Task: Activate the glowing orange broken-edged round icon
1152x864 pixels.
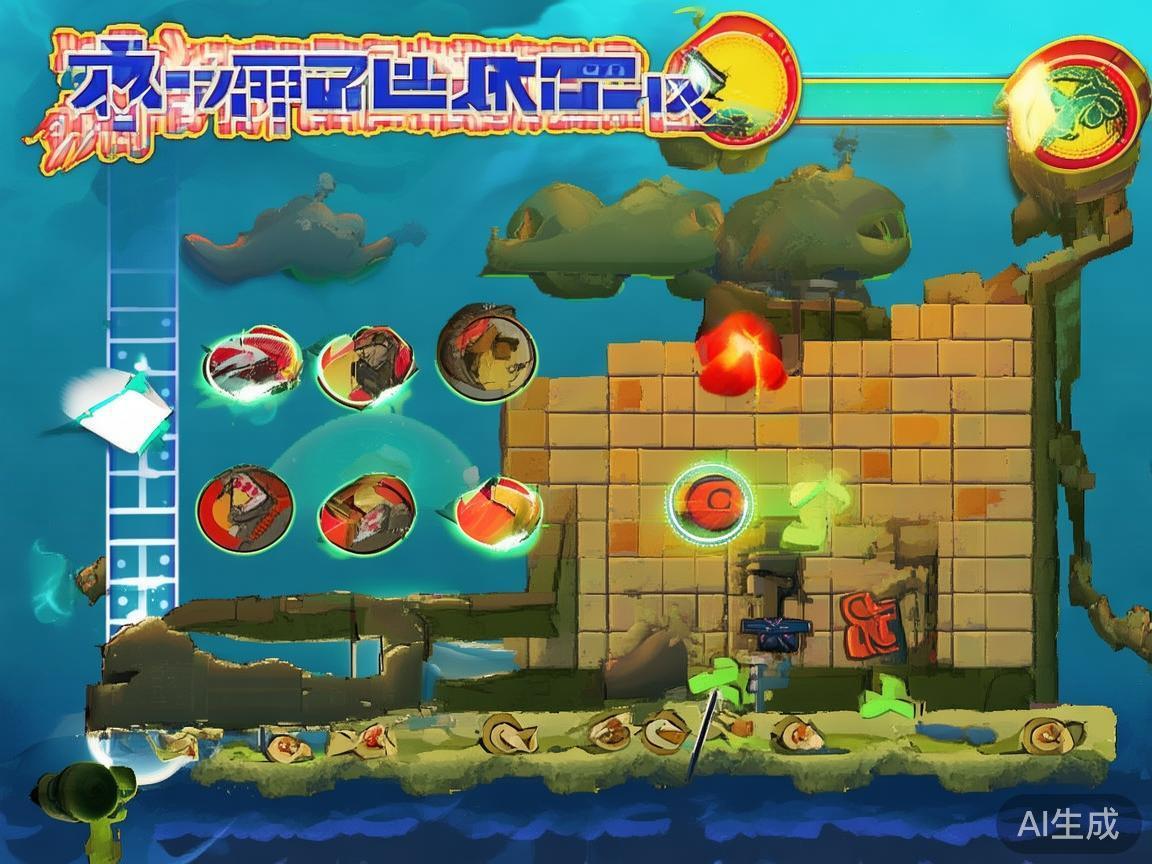Action: click(498, 512)
